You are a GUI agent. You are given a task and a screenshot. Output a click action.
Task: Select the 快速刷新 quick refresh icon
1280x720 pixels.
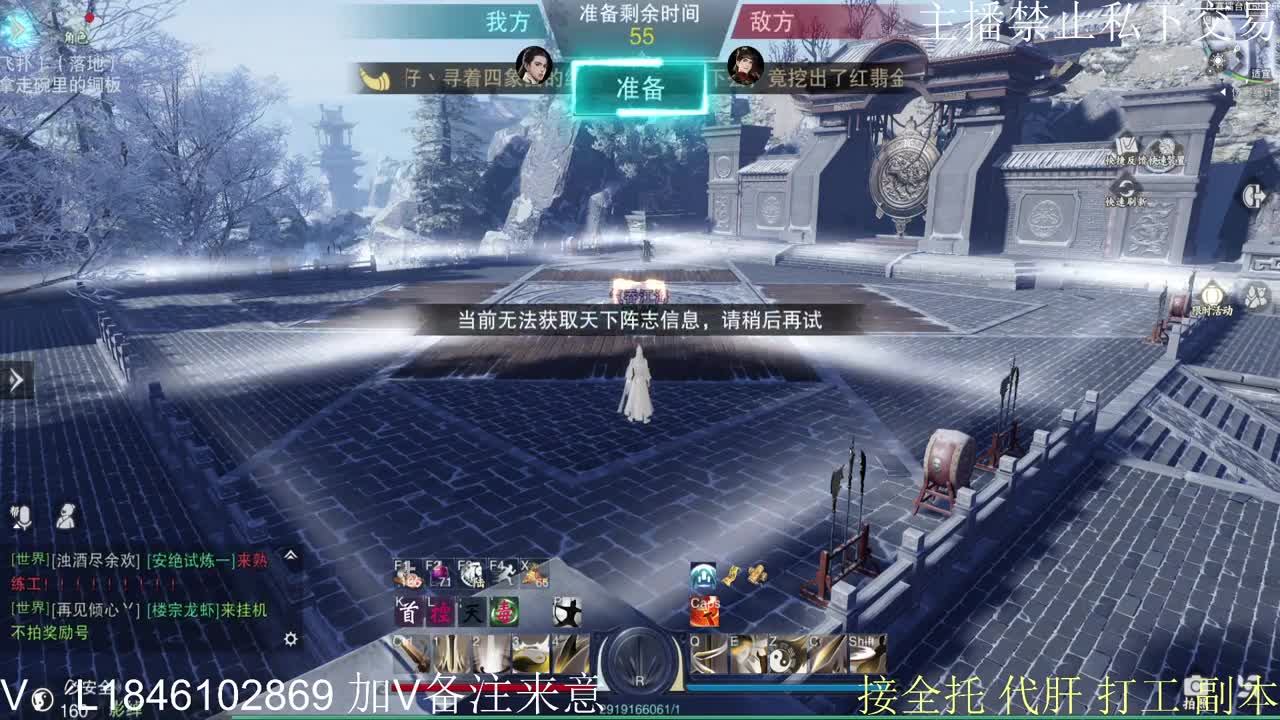click(1126, 188)
